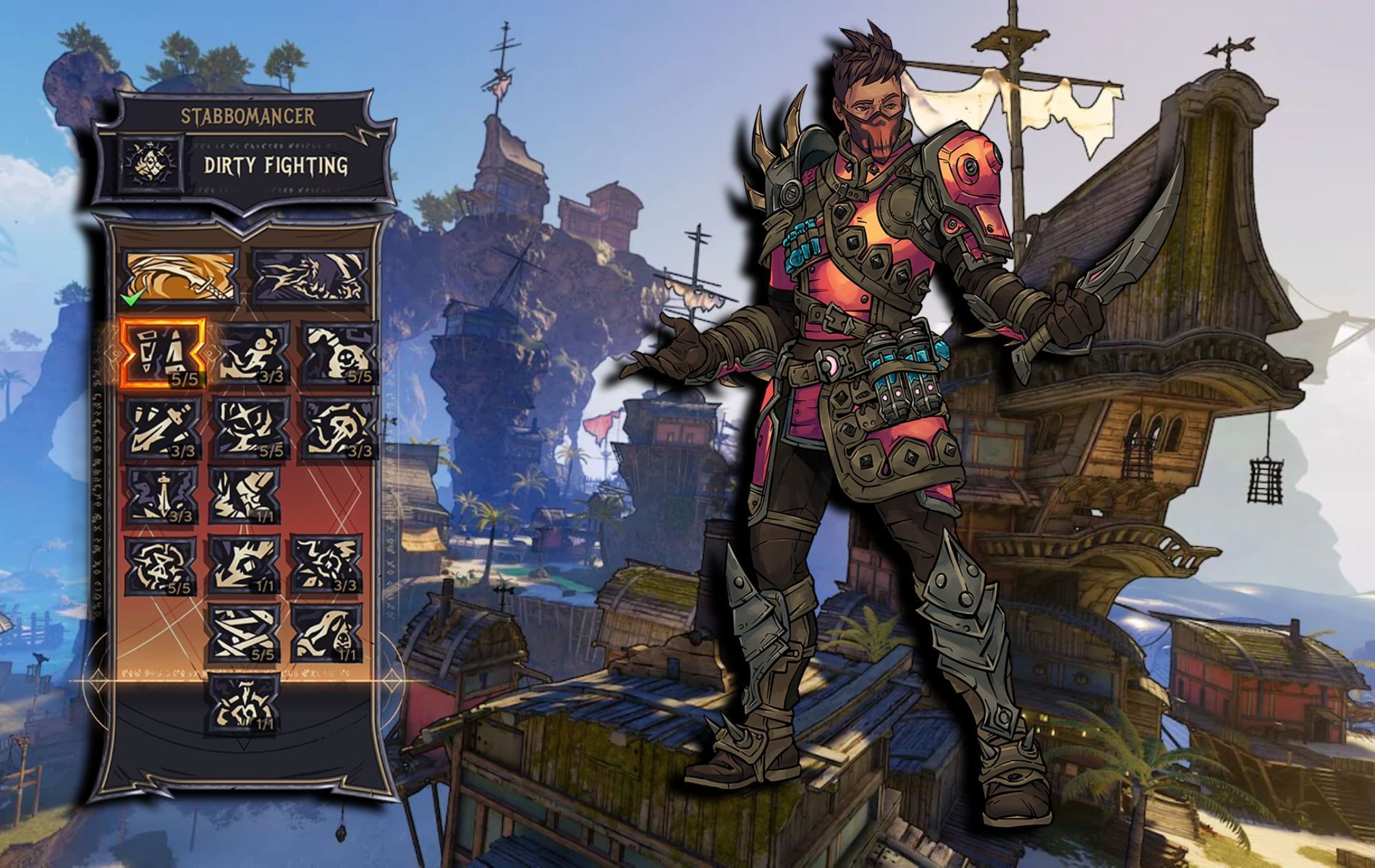Pick the Haste running figure skill
Screen dimensions: 1375x868
click(250, 354)
